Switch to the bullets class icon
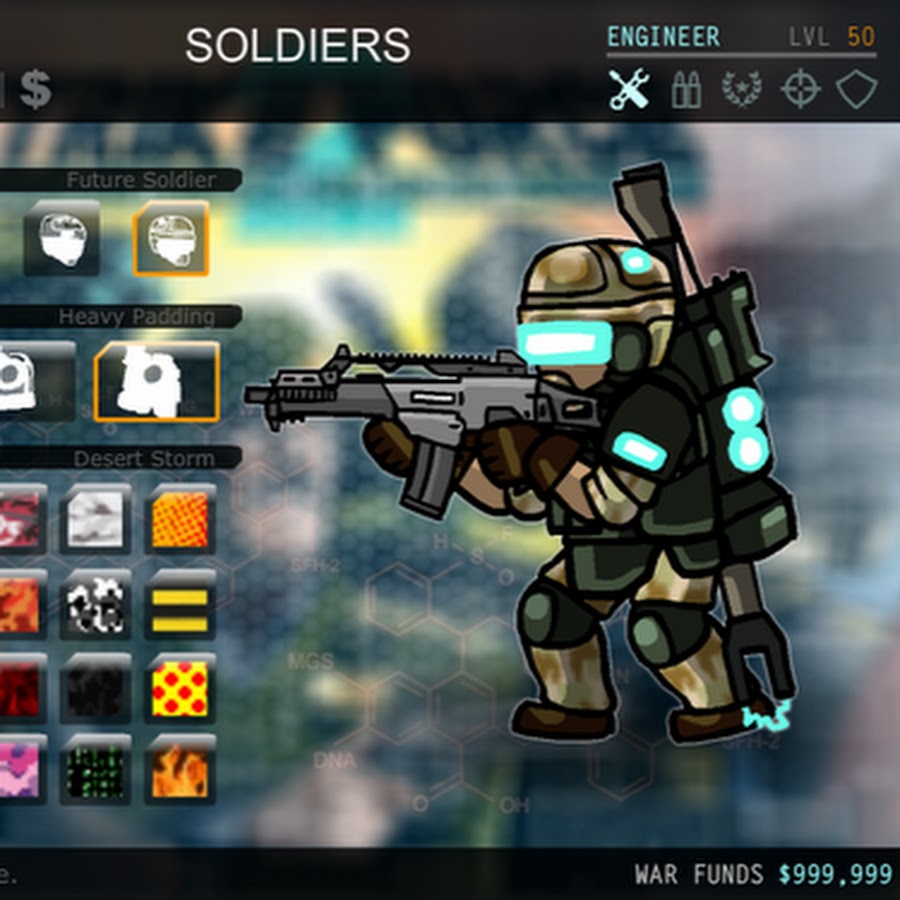This screenshot has height=900, width=900. (x=686, y=91)
